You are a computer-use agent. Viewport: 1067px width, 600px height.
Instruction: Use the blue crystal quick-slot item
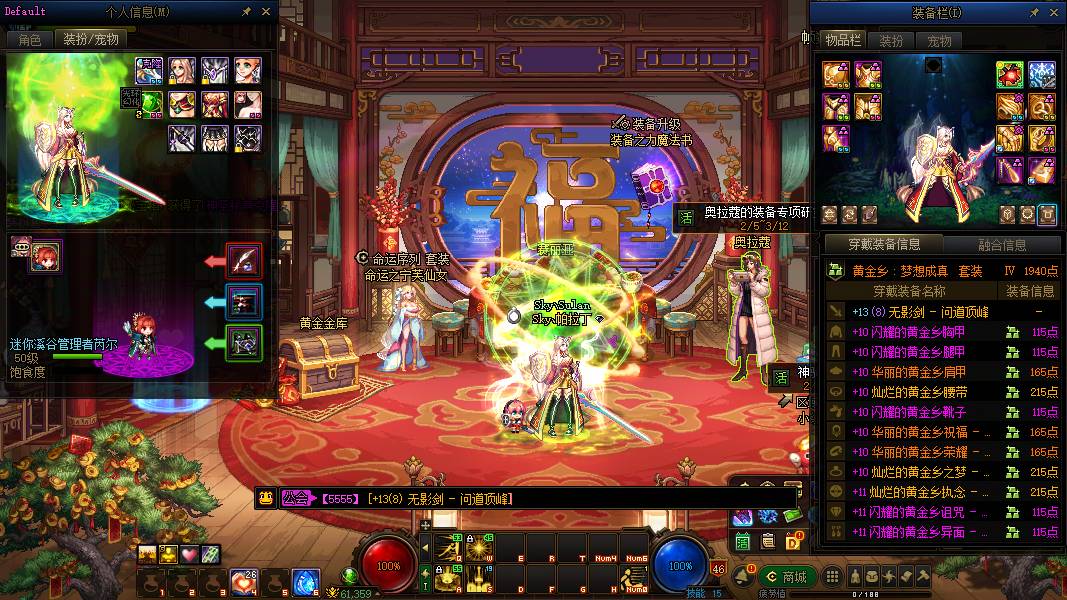point(306,582)
